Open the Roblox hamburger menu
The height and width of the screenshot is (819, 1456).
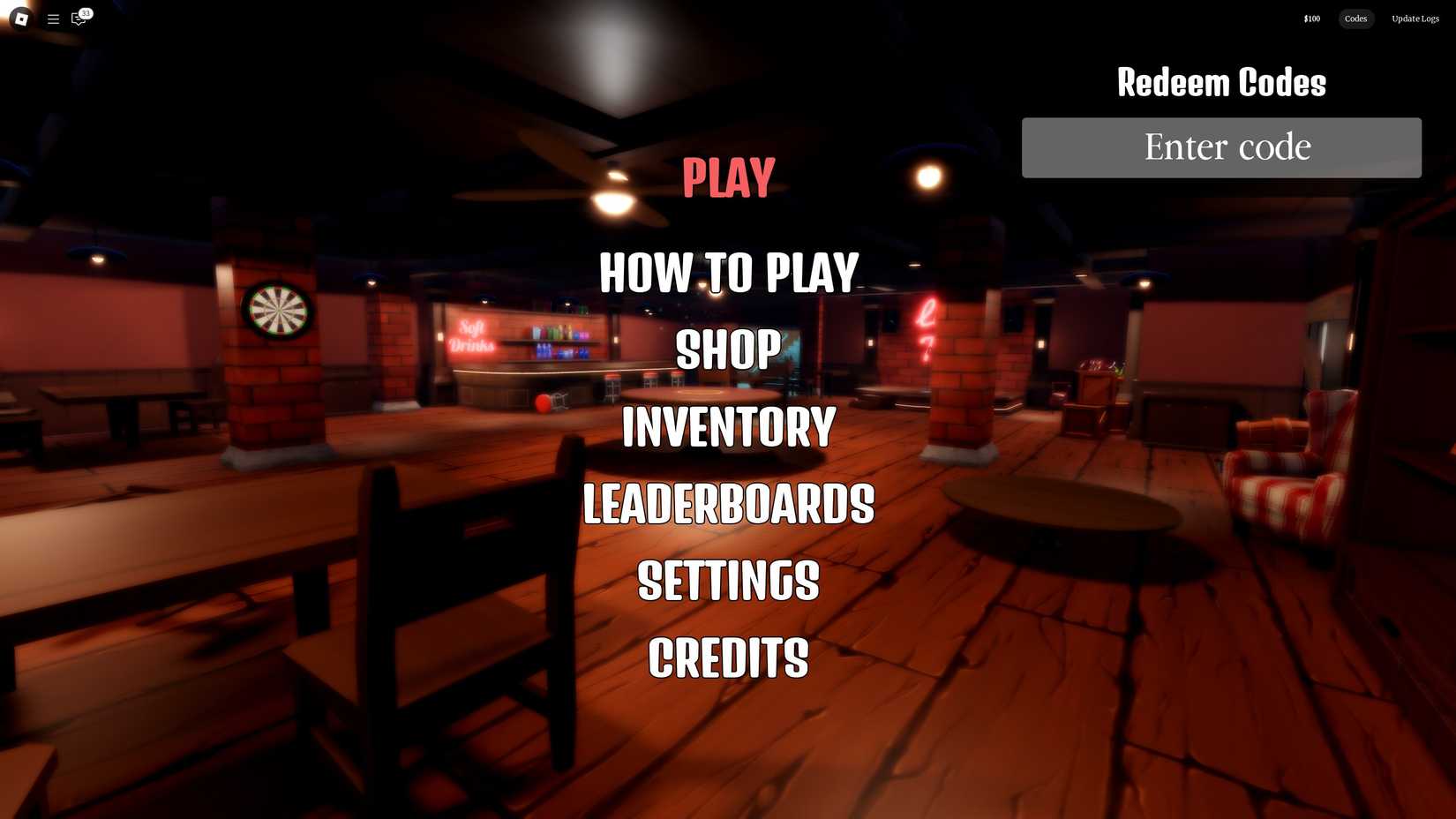(53, 19)
